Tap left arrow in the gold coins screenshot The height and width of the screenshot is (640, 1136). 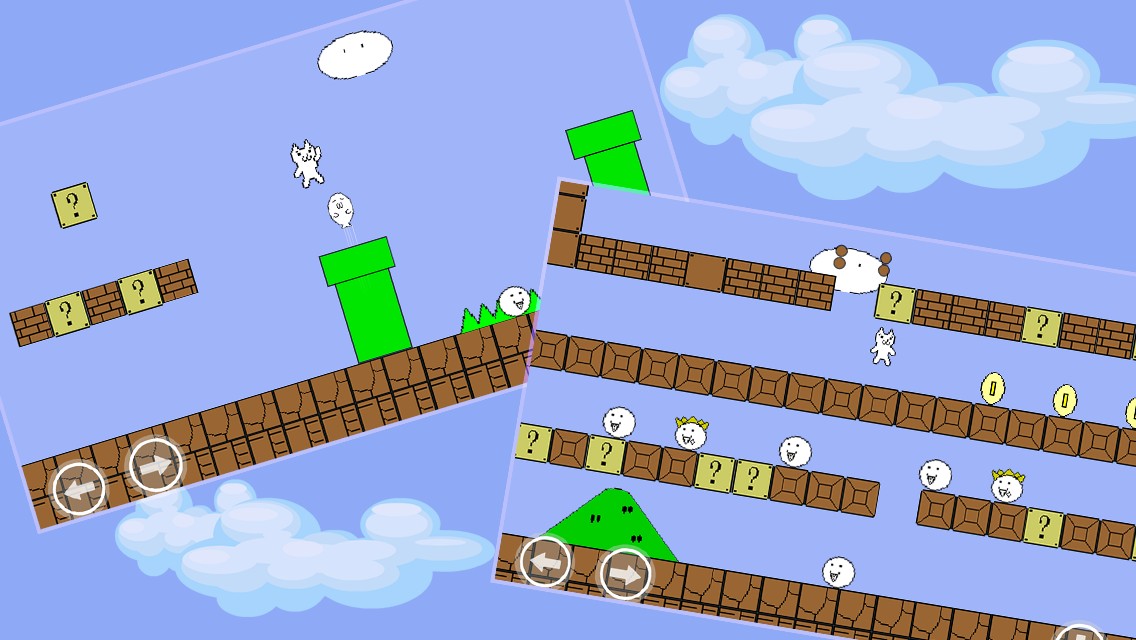point(546,561)
